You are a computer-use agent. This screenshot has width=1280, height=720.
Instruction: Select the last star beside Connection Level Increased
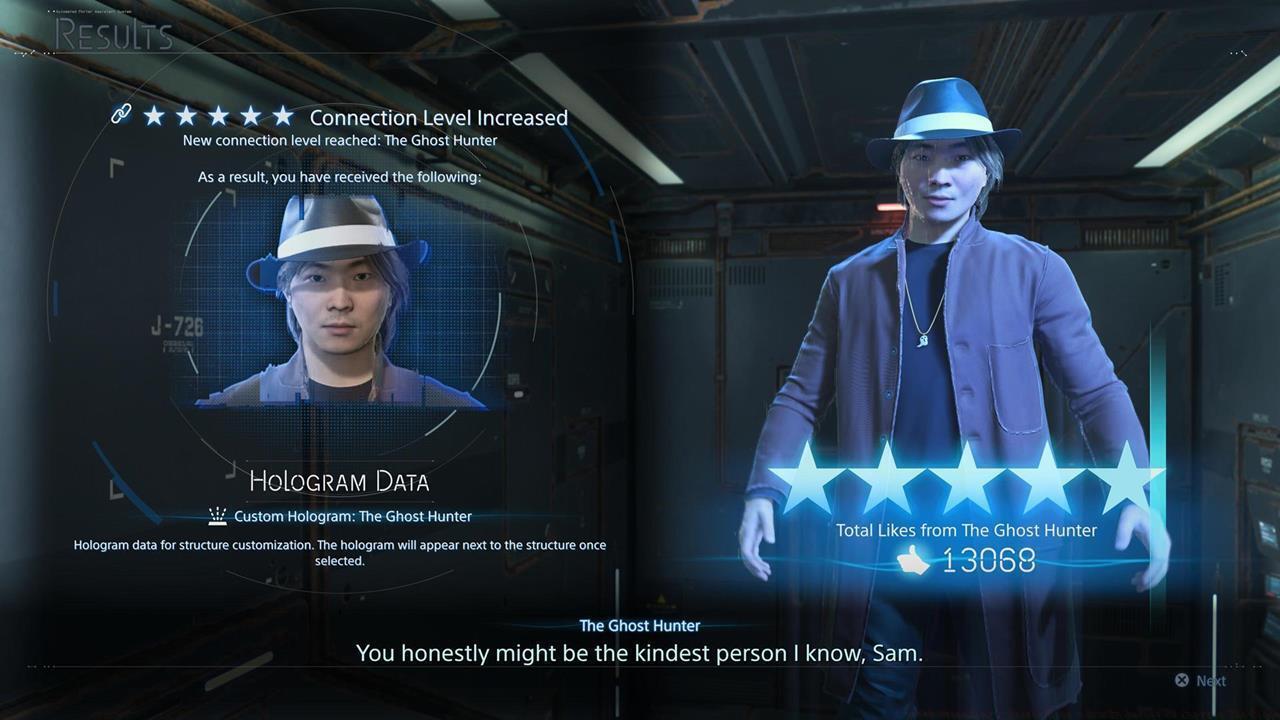tap(282, 116)
